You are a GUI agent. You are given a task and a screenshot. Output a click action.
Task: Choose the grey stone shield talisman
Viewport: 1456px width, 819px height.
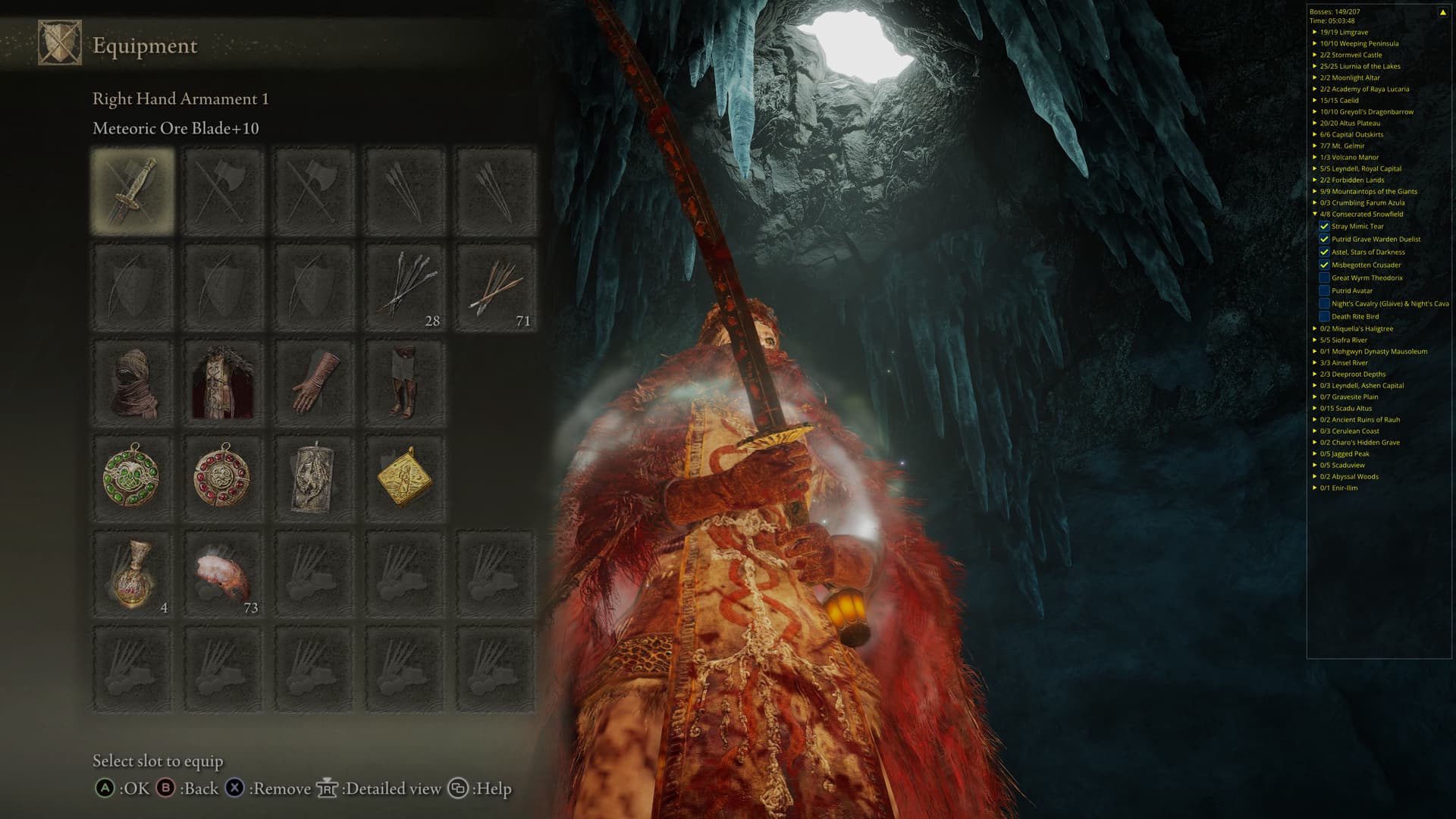(x=314, y=478)
